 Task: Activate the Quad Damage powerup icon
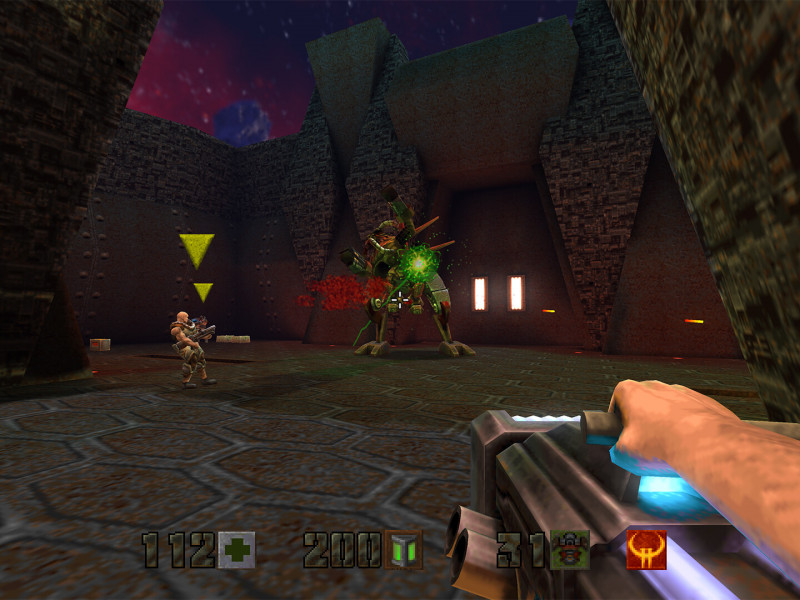(x=646, y=550)
